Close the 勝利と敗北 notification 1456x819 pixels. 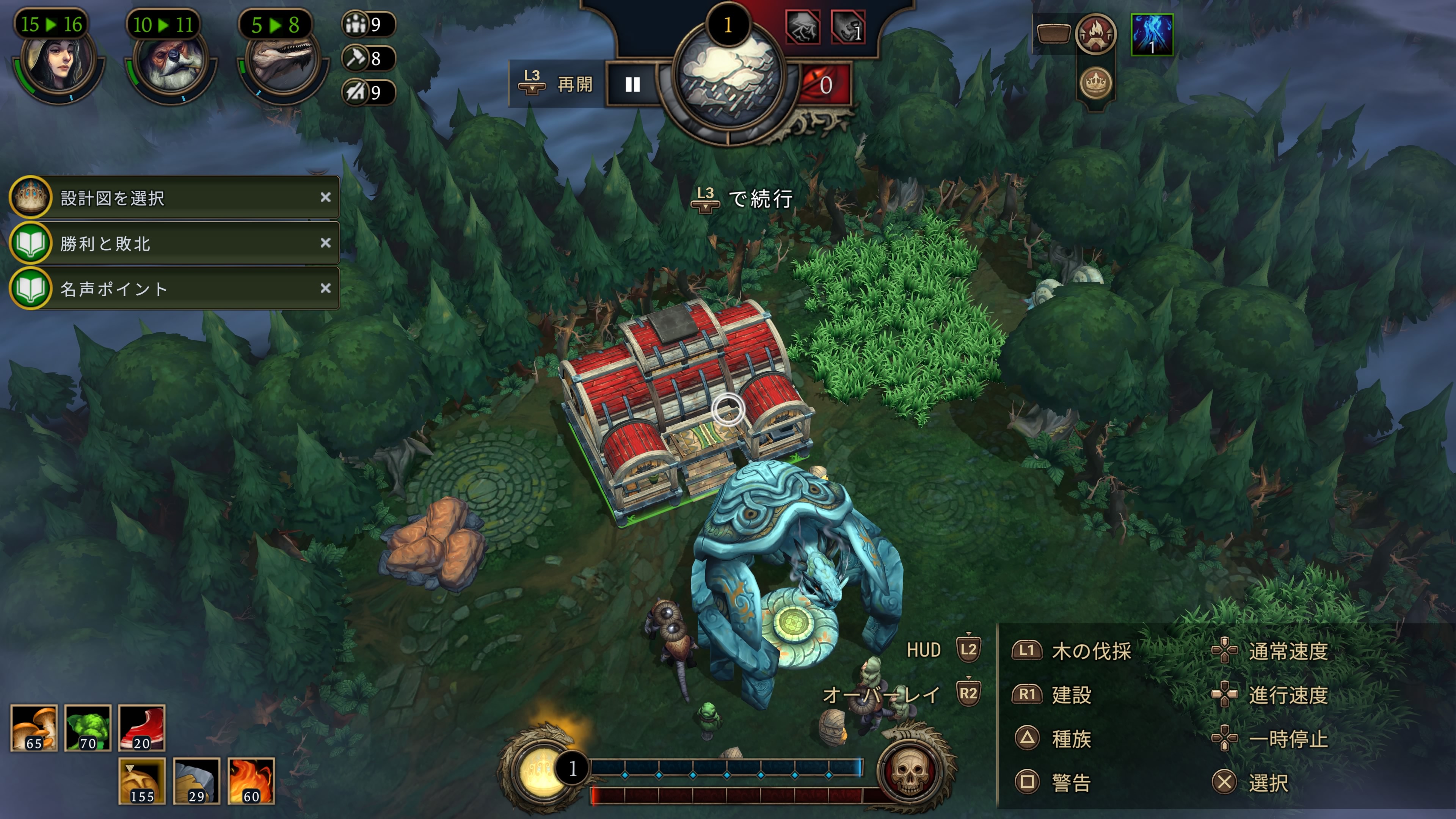pyautogui.click(x=326, y=243)
